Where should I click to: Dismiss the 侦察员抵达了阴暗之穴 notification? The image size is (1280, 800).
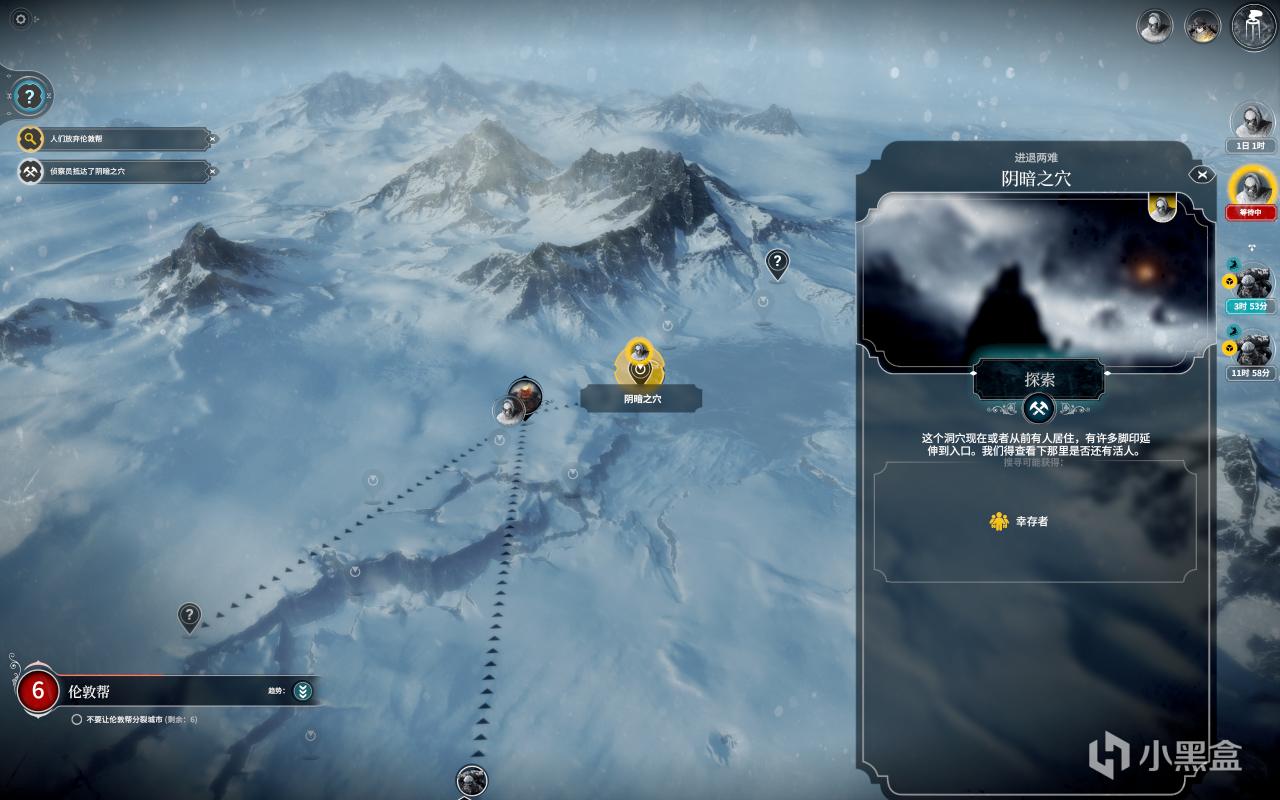212,171
